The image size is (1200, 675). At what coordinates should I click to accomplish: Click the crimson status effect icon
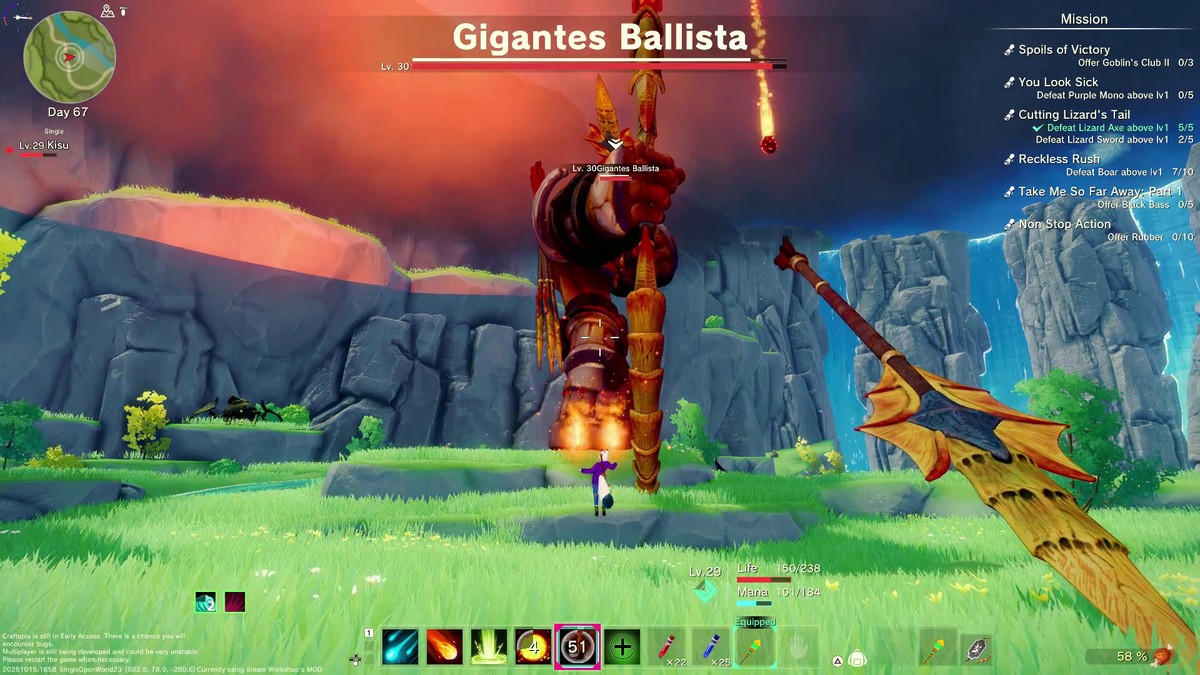234,602
